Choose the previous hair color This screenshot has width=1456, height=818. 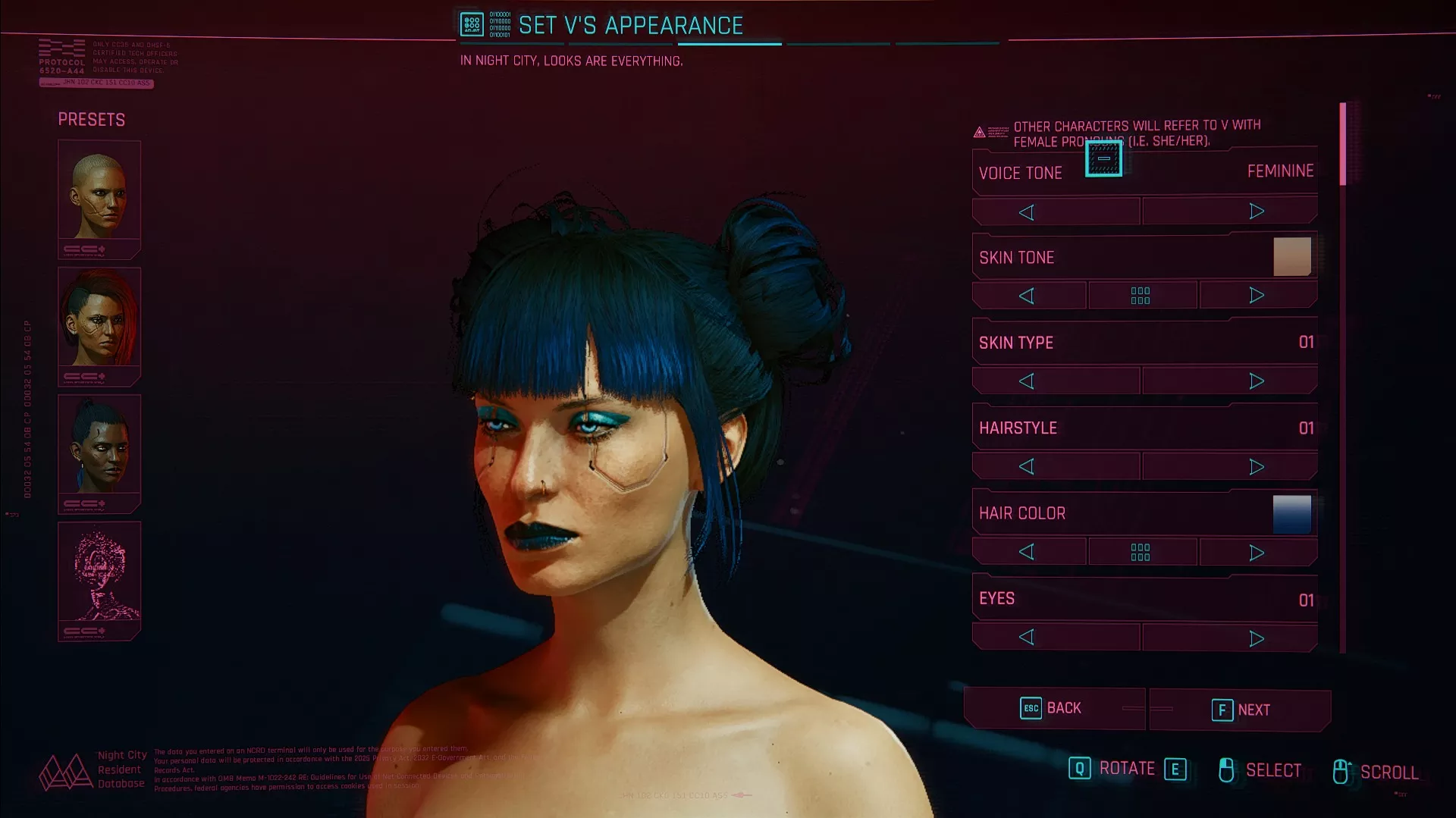(x=1027, y=553)
